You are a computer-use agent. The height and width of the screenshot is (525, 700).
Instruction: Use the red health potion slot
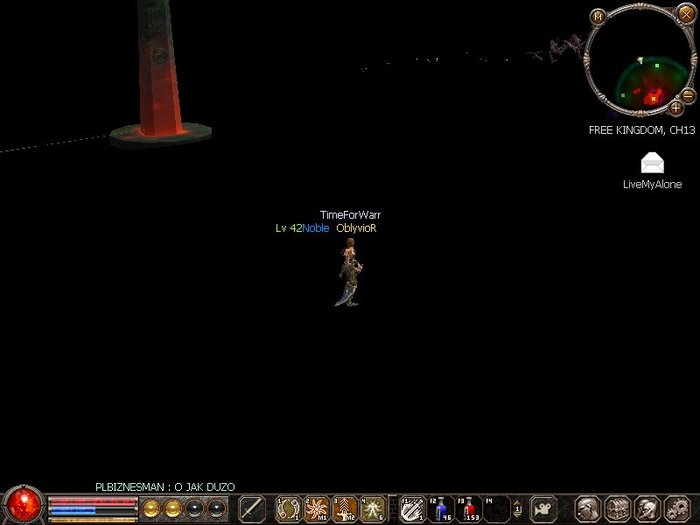click(469, 509)
